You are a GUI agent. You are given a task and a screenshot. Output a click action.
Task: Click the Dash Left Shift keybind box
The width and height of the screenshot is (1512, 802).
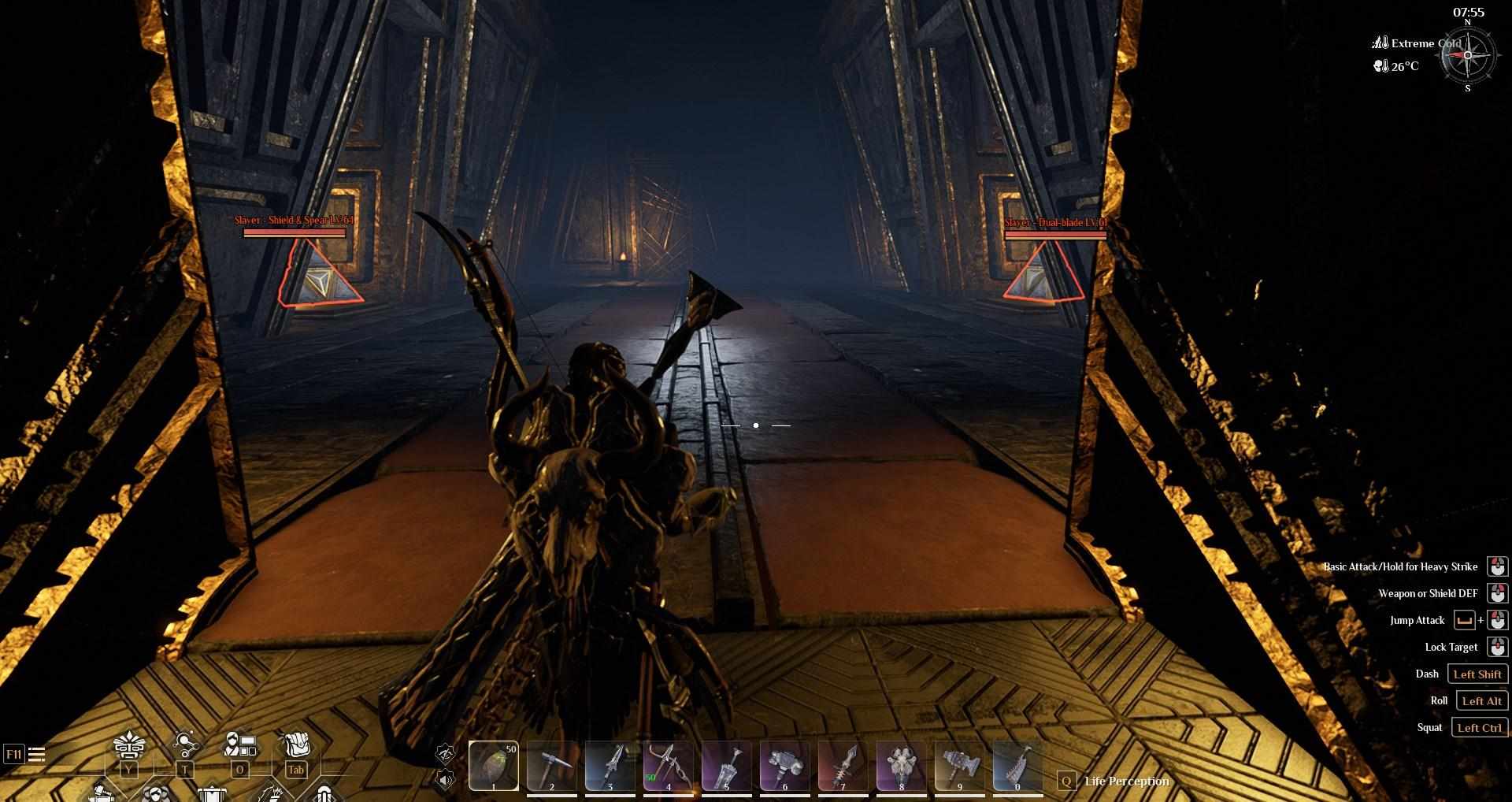pos(1479,674)
